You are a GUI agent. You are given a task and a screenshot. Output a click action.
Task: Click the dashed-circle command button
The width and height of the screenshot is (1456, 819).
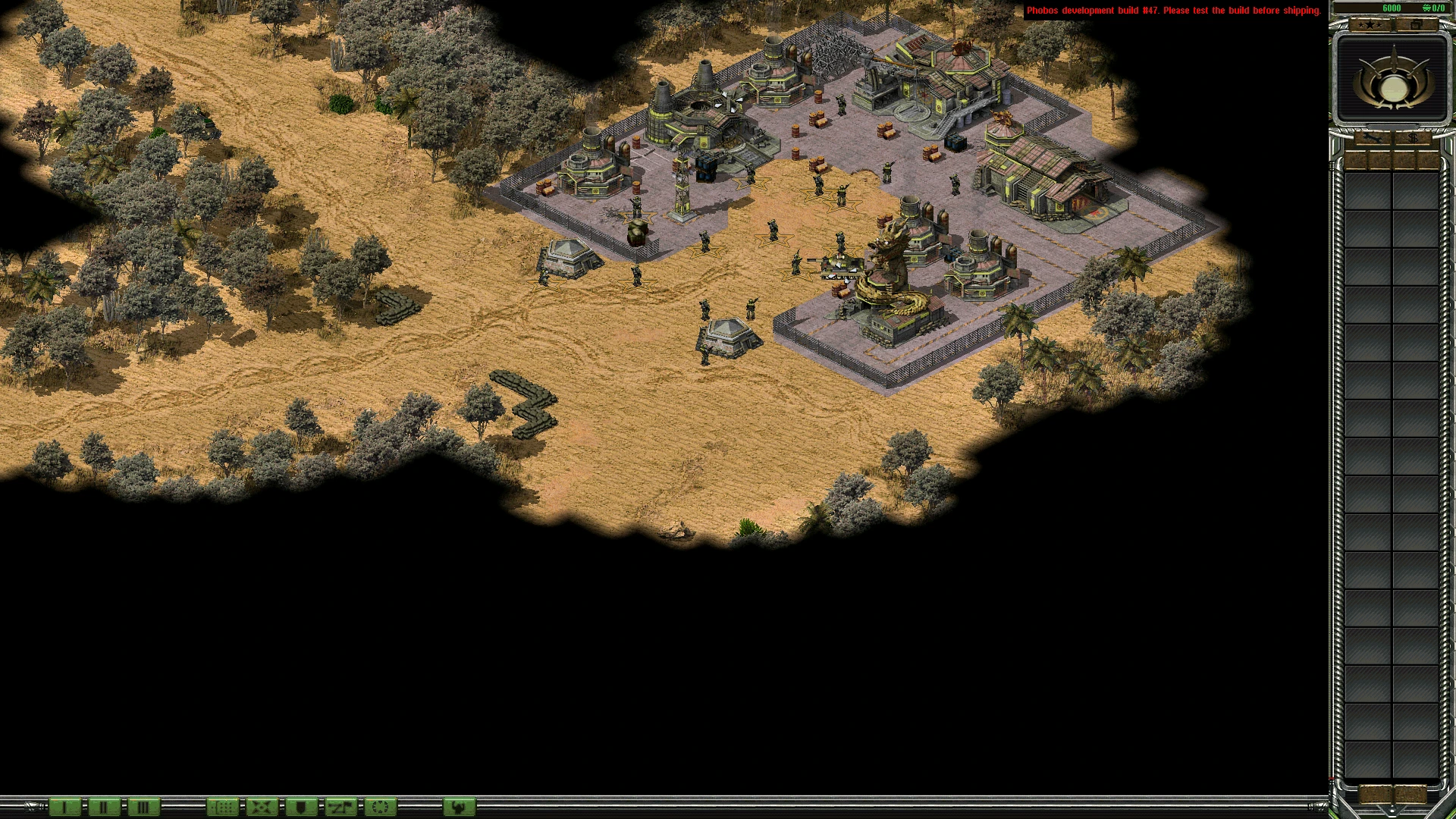(381, 807)
